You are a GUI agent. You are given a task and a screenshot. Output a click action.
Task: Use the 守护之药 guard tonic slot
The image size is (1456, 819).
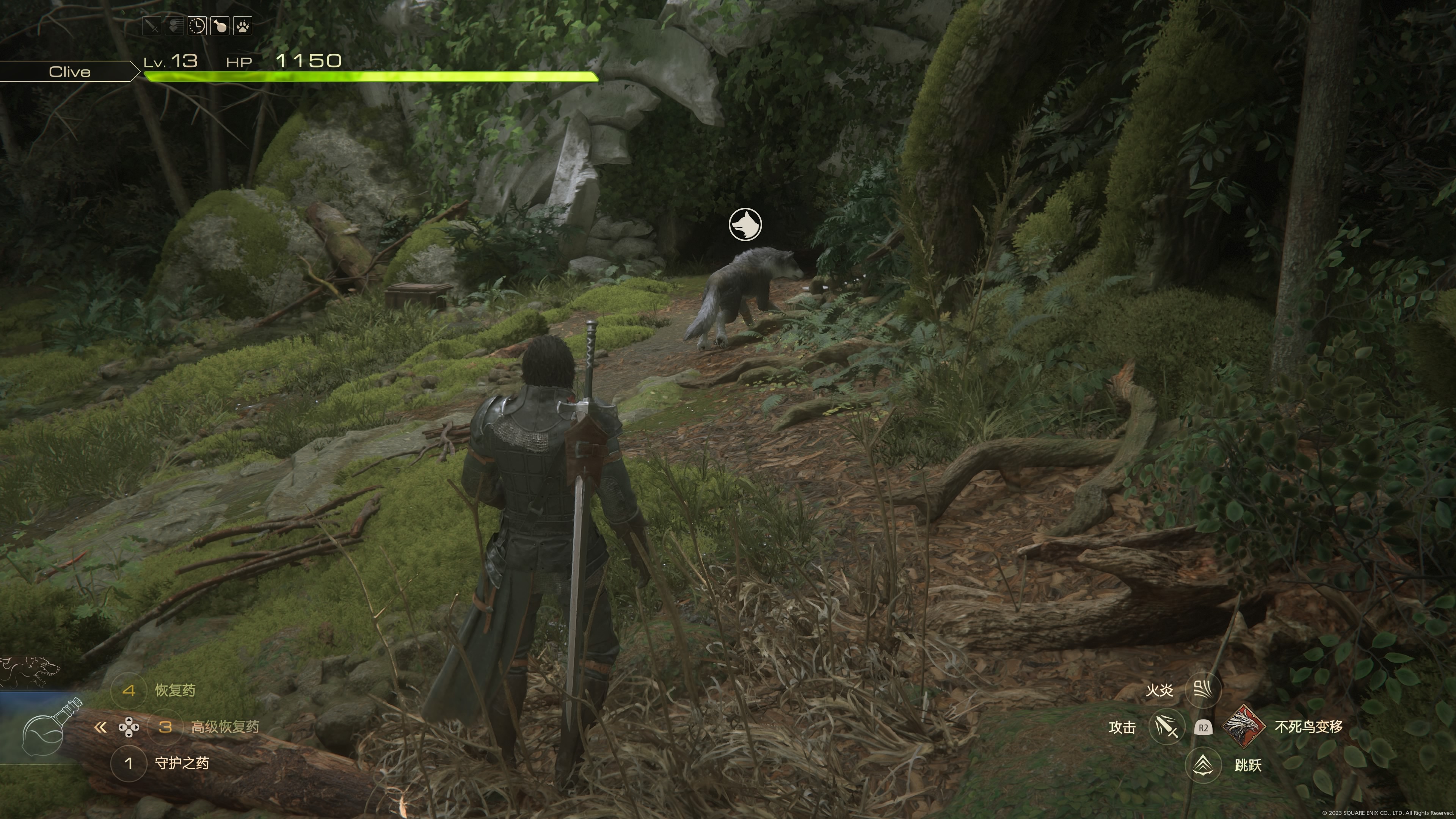[x=129, y=764]
